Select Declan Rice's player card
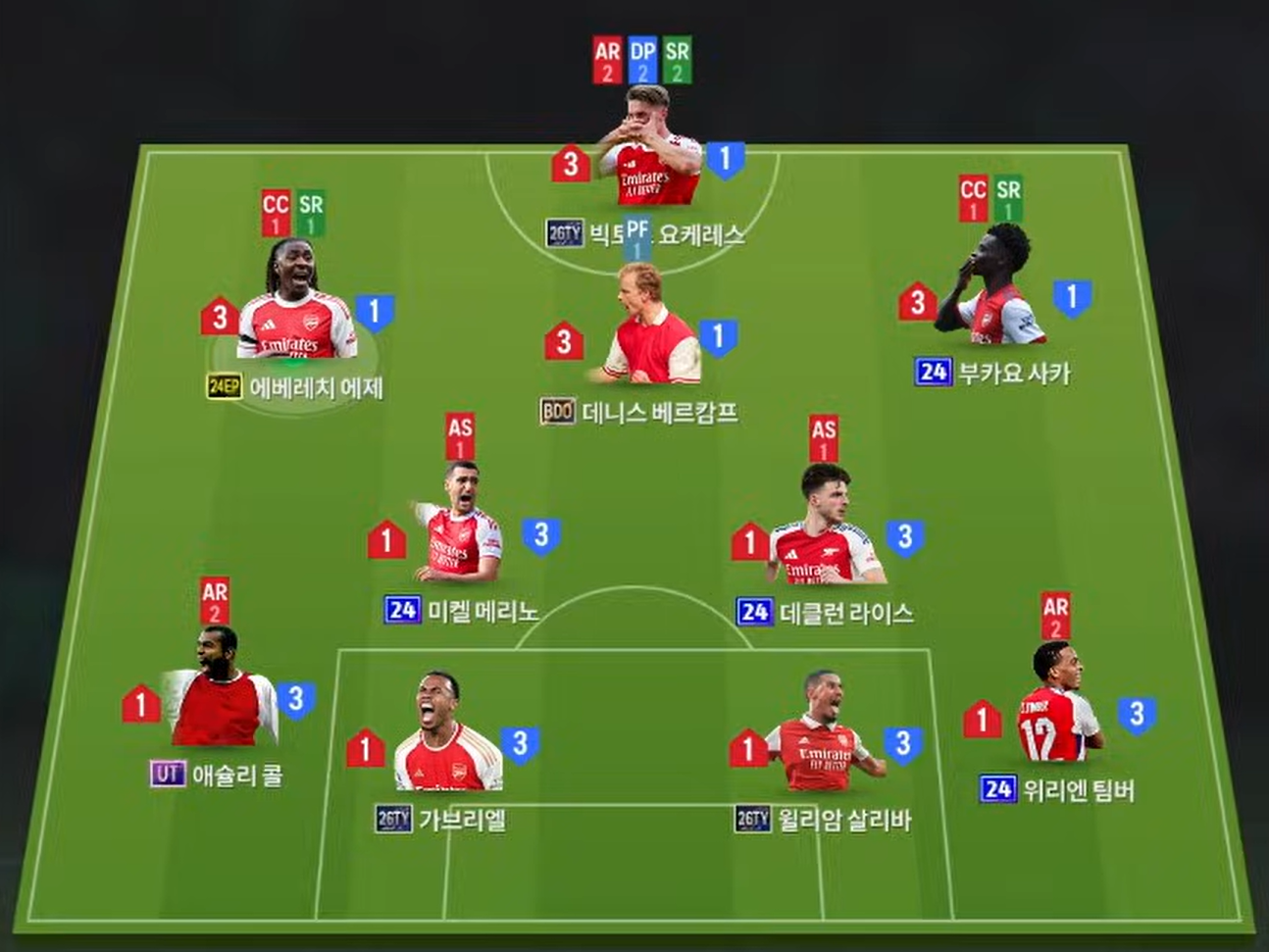Image resolution: width=1269 pixels, height=952 pixels. 826,537
